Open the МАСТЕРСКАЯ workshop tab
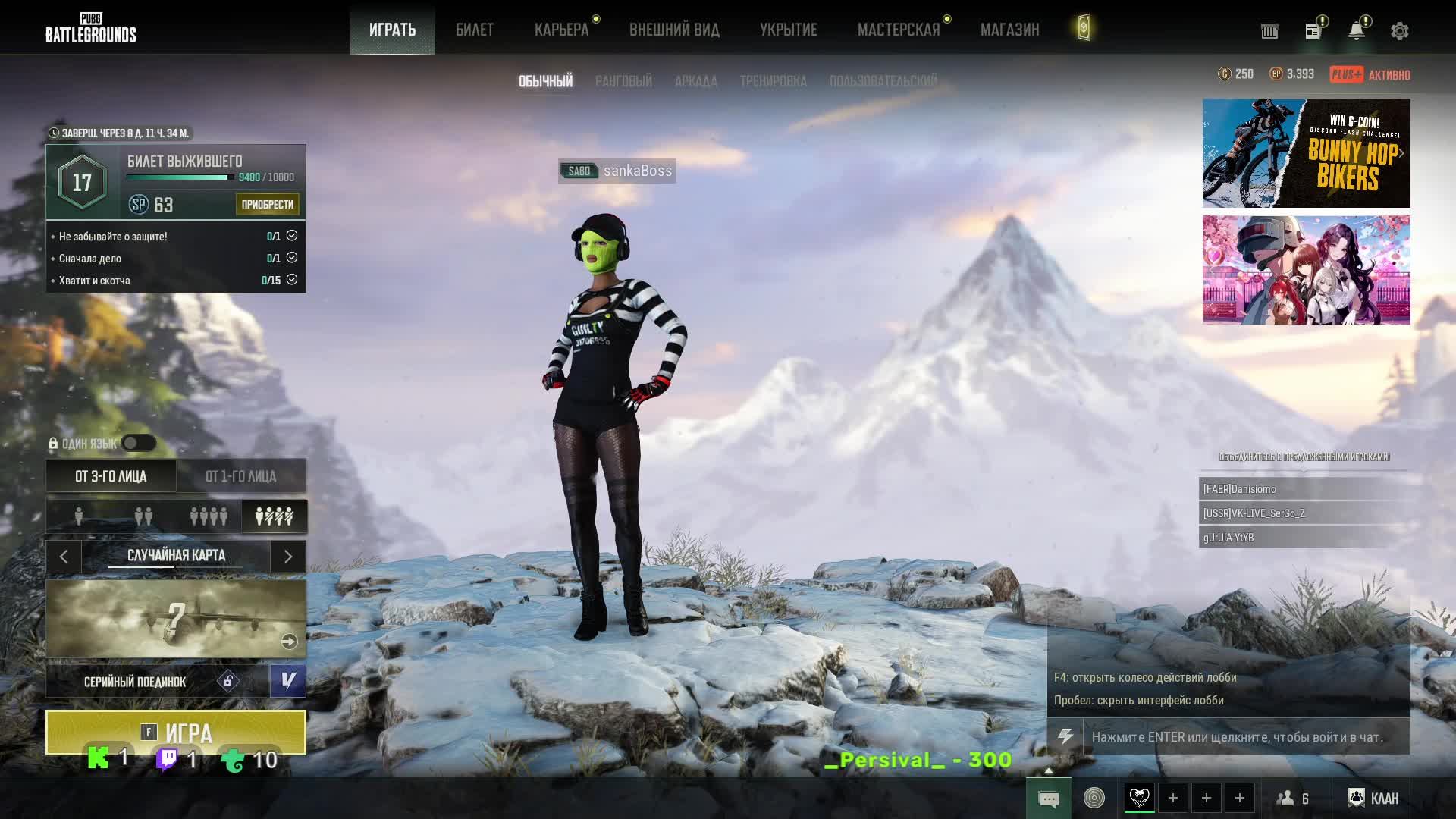Viewport: 1456px width, 819px height. click(898, 30)
